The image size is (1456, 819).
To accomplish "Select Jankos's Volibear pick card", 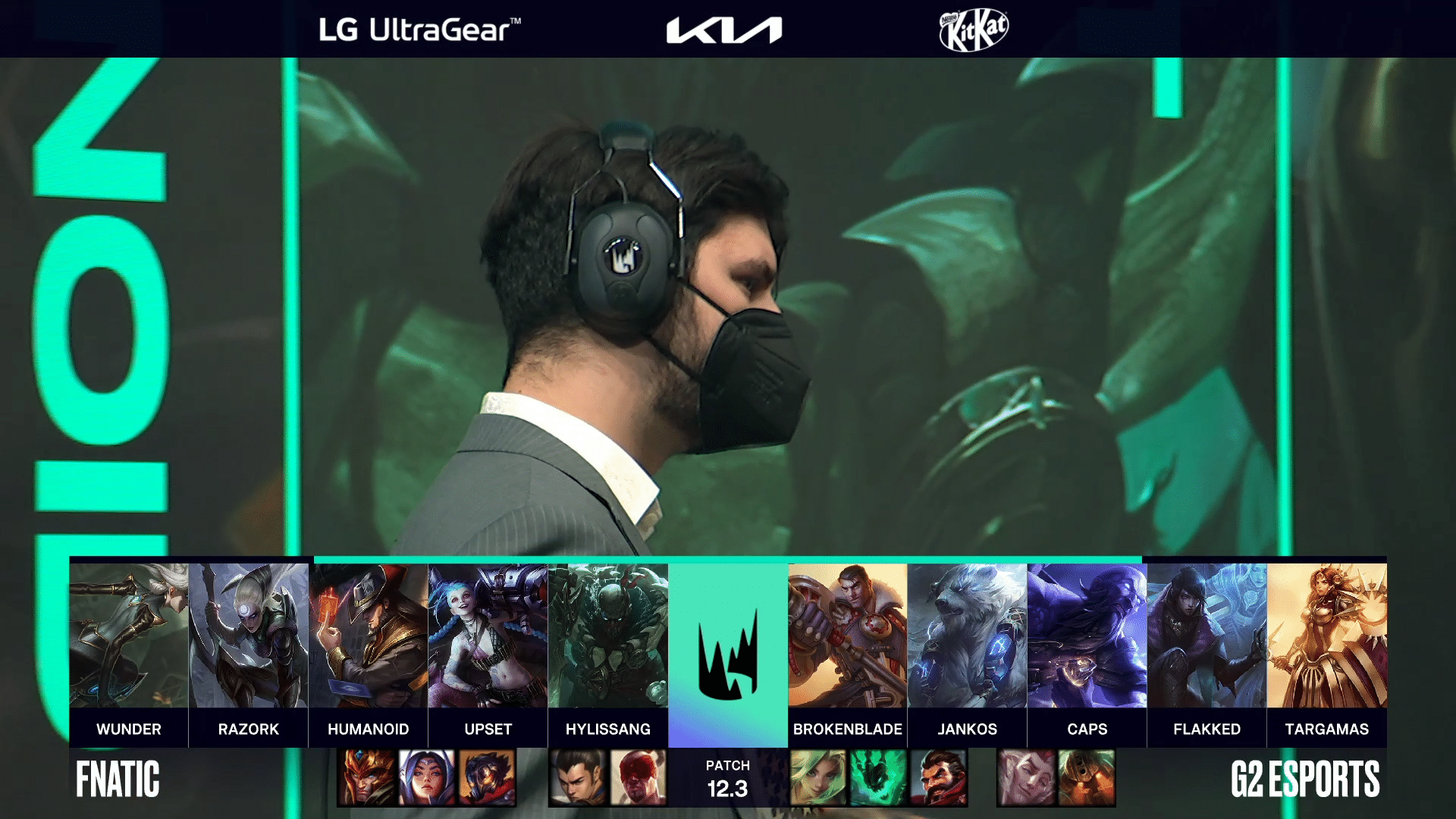I will (968, 637).
